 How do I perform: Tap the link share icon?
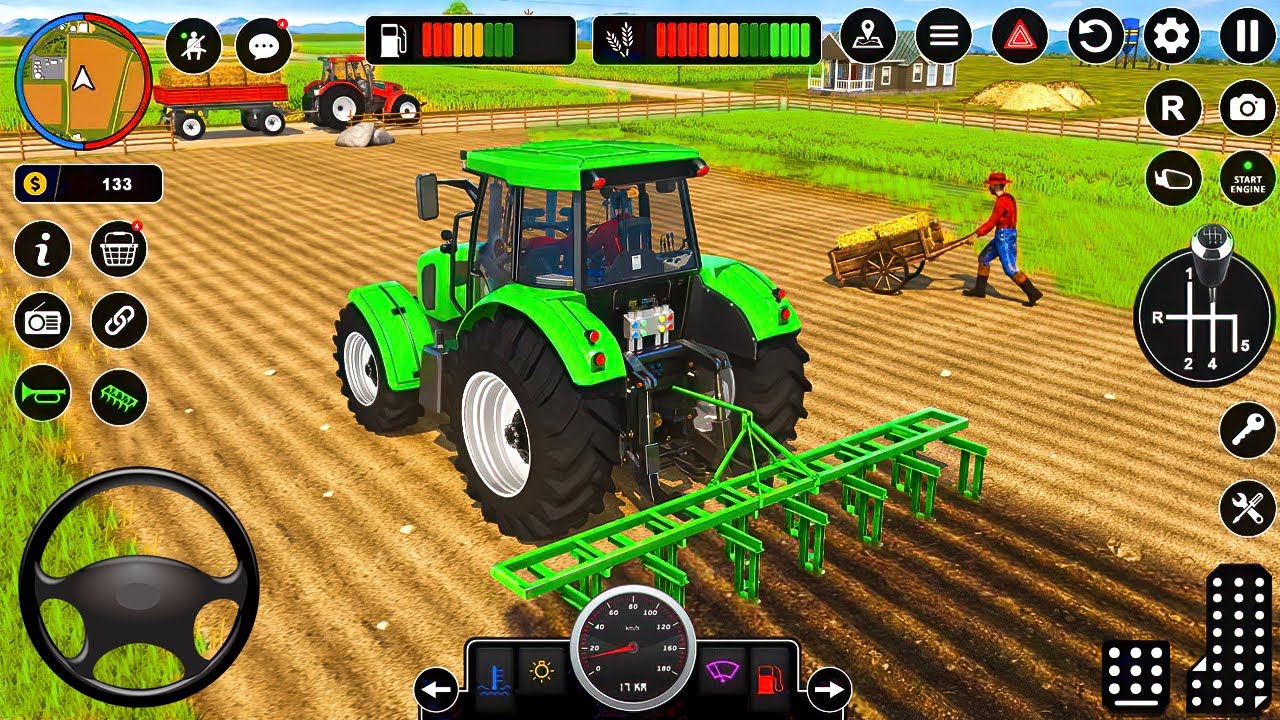(120, 322)
